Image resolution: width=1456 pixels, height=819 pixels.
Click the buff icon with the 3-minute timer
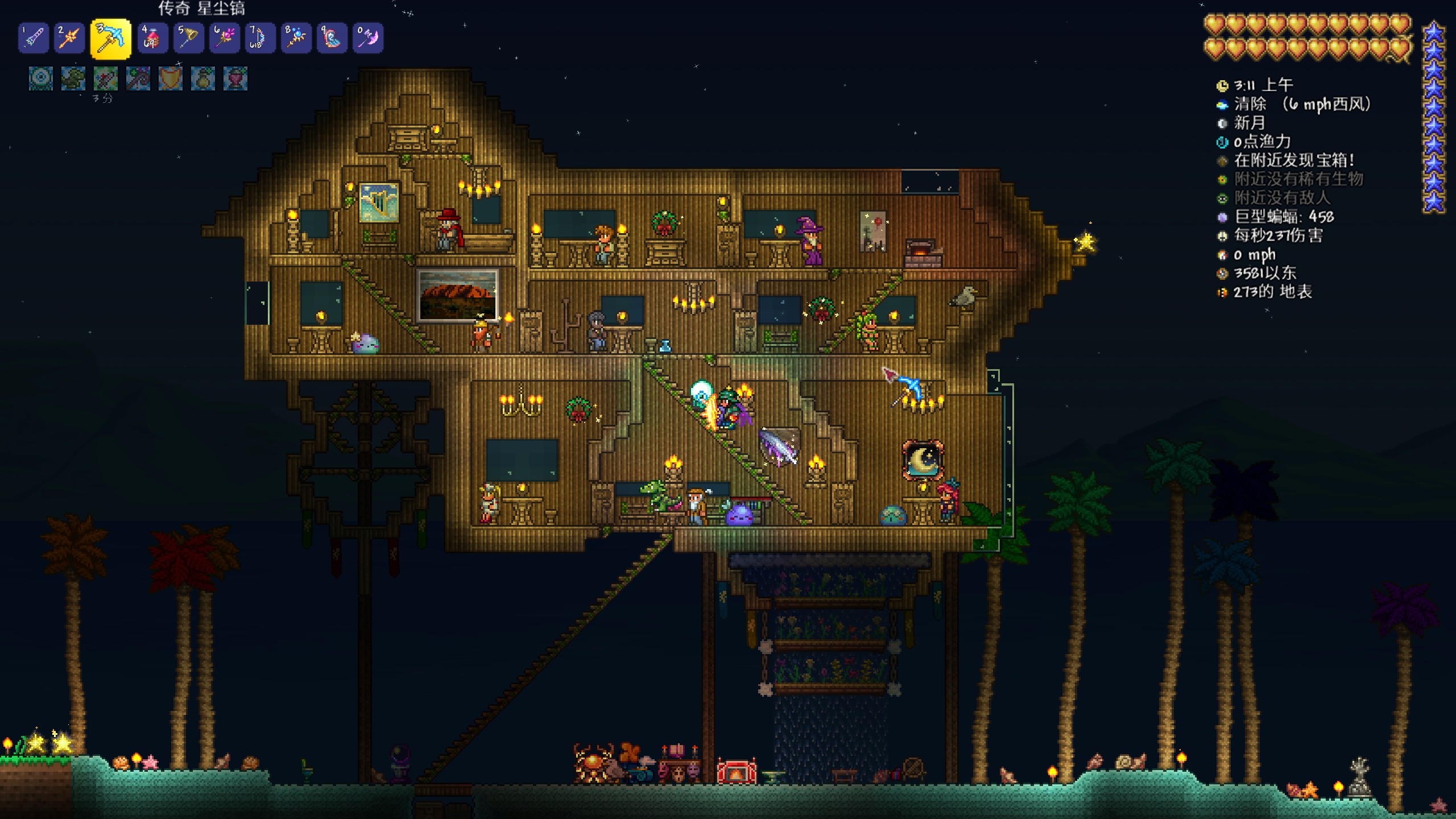pos(106,78)
